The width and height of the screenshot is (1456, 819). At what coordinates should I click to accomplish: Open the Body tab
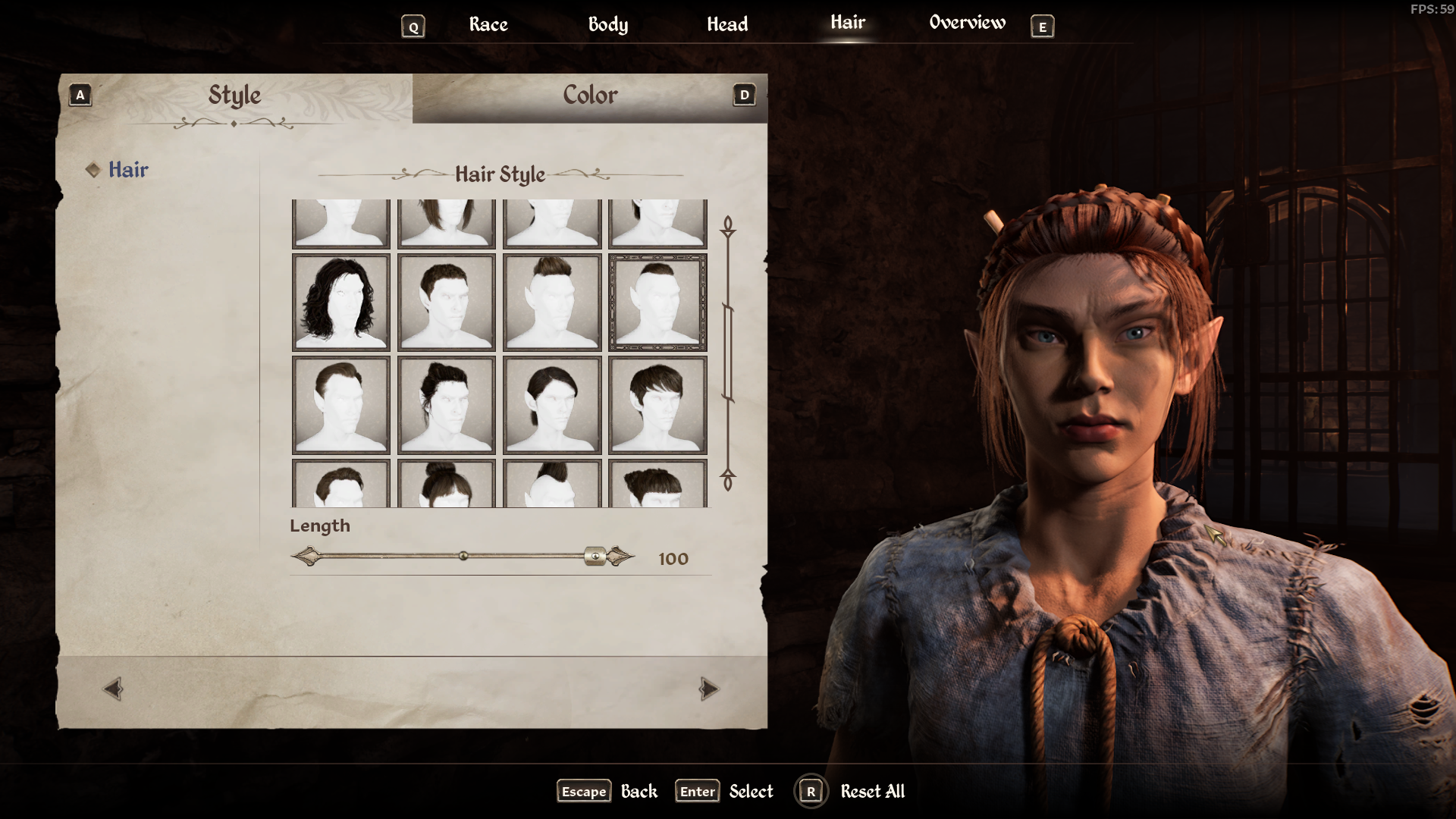coord(607,24)
